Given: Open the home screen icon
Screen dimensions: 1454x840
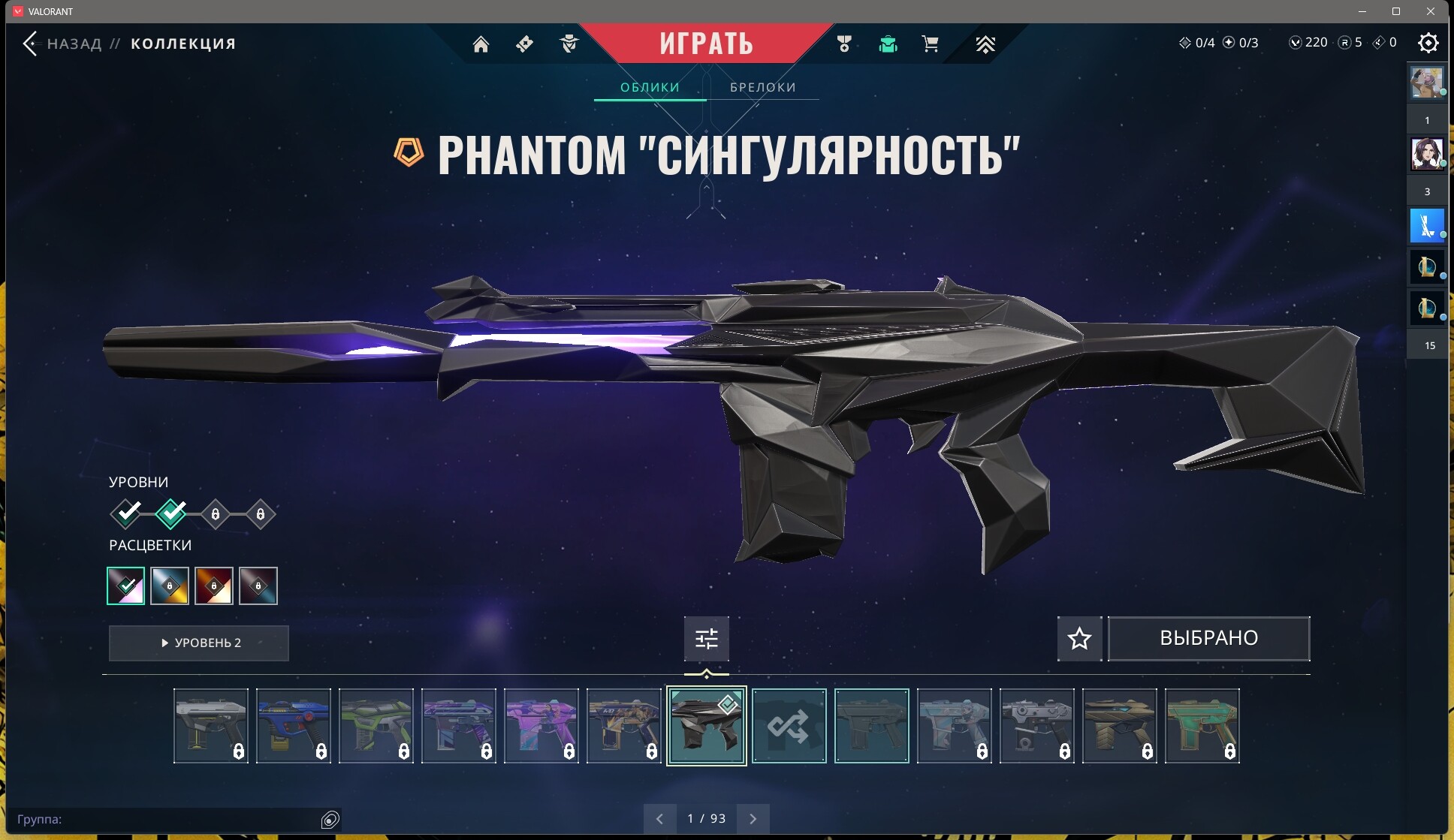Looking at the screenshot, I should coord(481,44).
